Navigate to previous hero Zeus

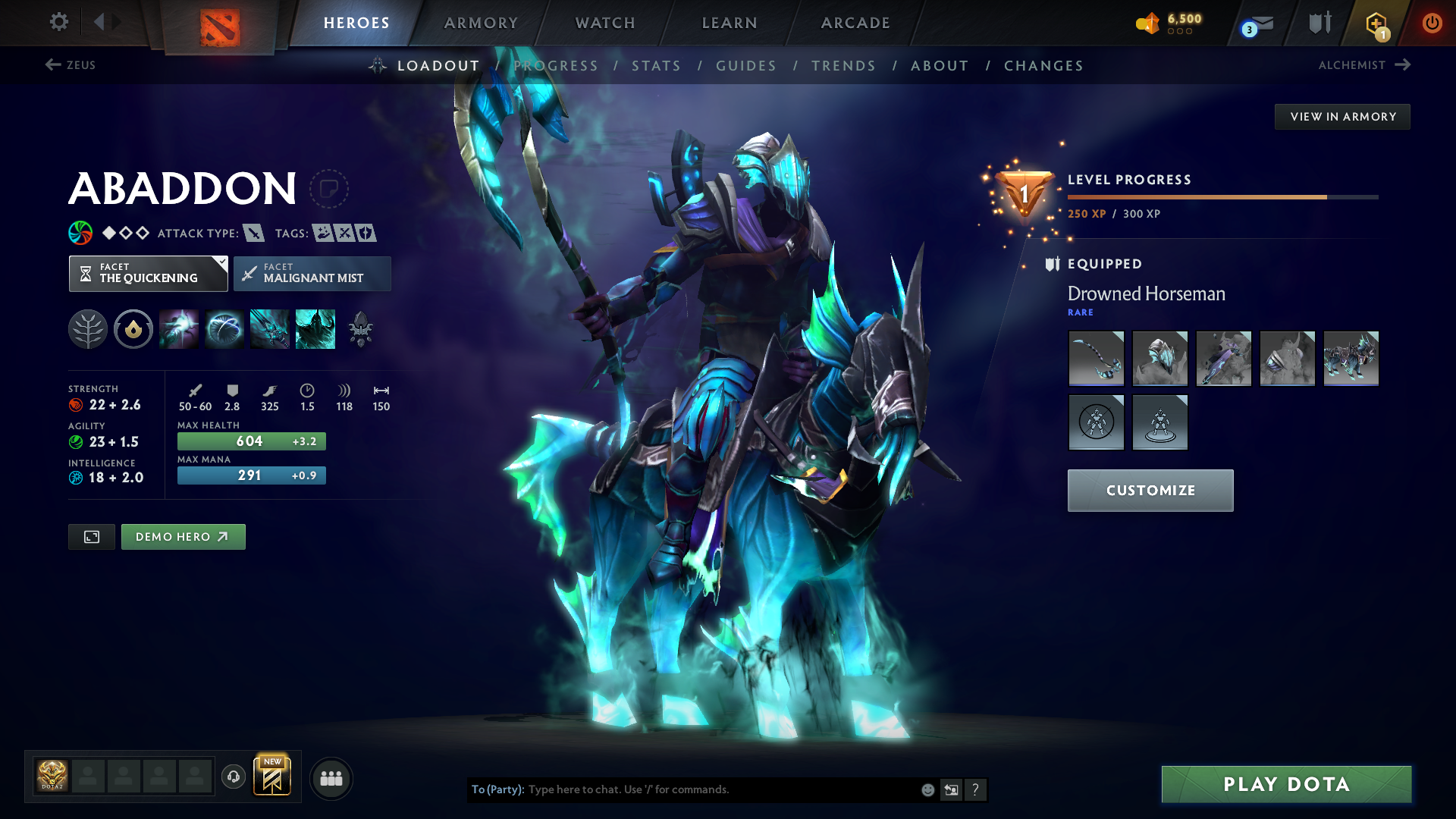(71, 65)
